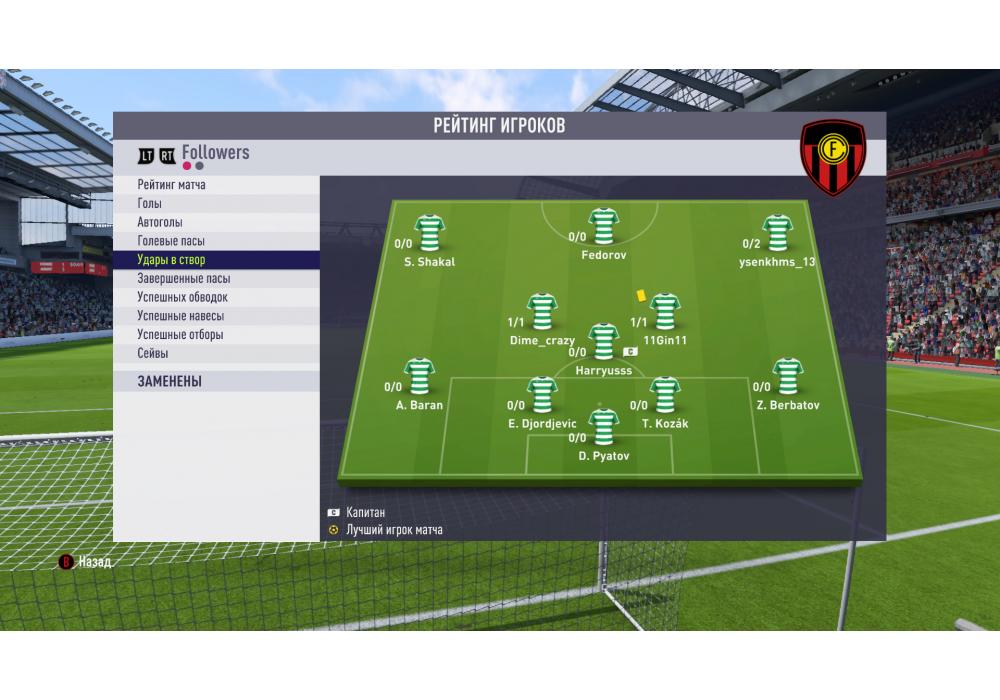The width and height of the screenshot is (1000, 700).
Task: Select defender A. Baran
Action: click(420, 376)
